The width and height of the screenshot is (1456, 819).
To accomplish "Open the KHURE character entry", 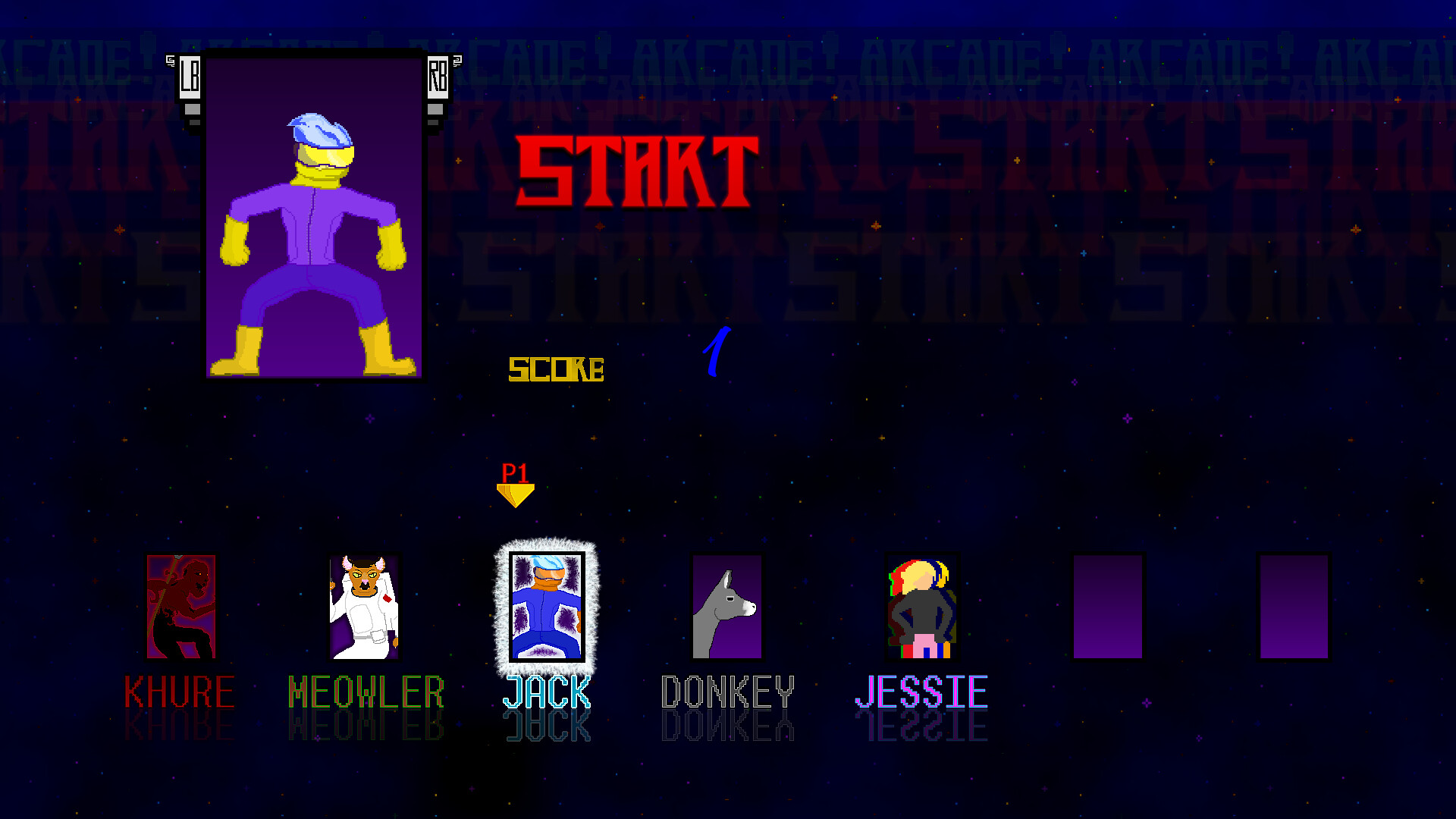I will (x=180, y=692).
